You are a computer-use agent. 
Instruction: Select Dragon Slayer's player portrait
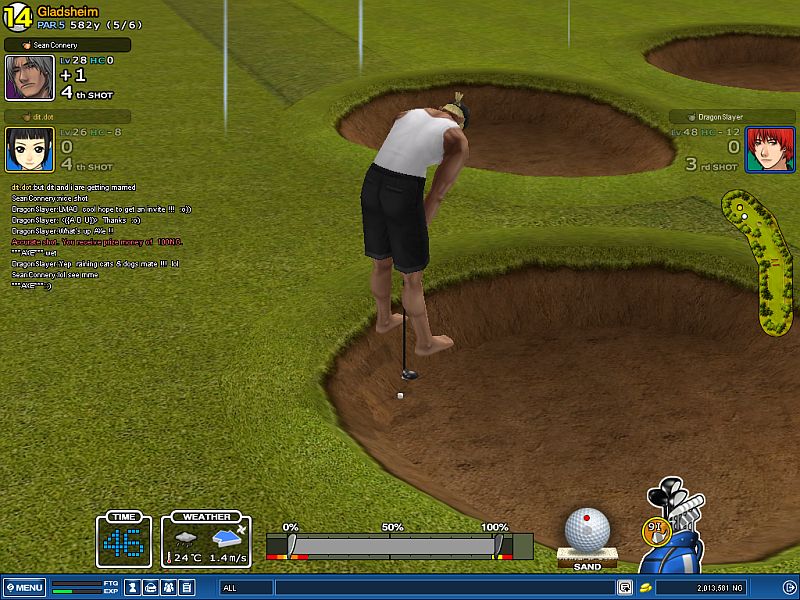click(x=763, y=149)
